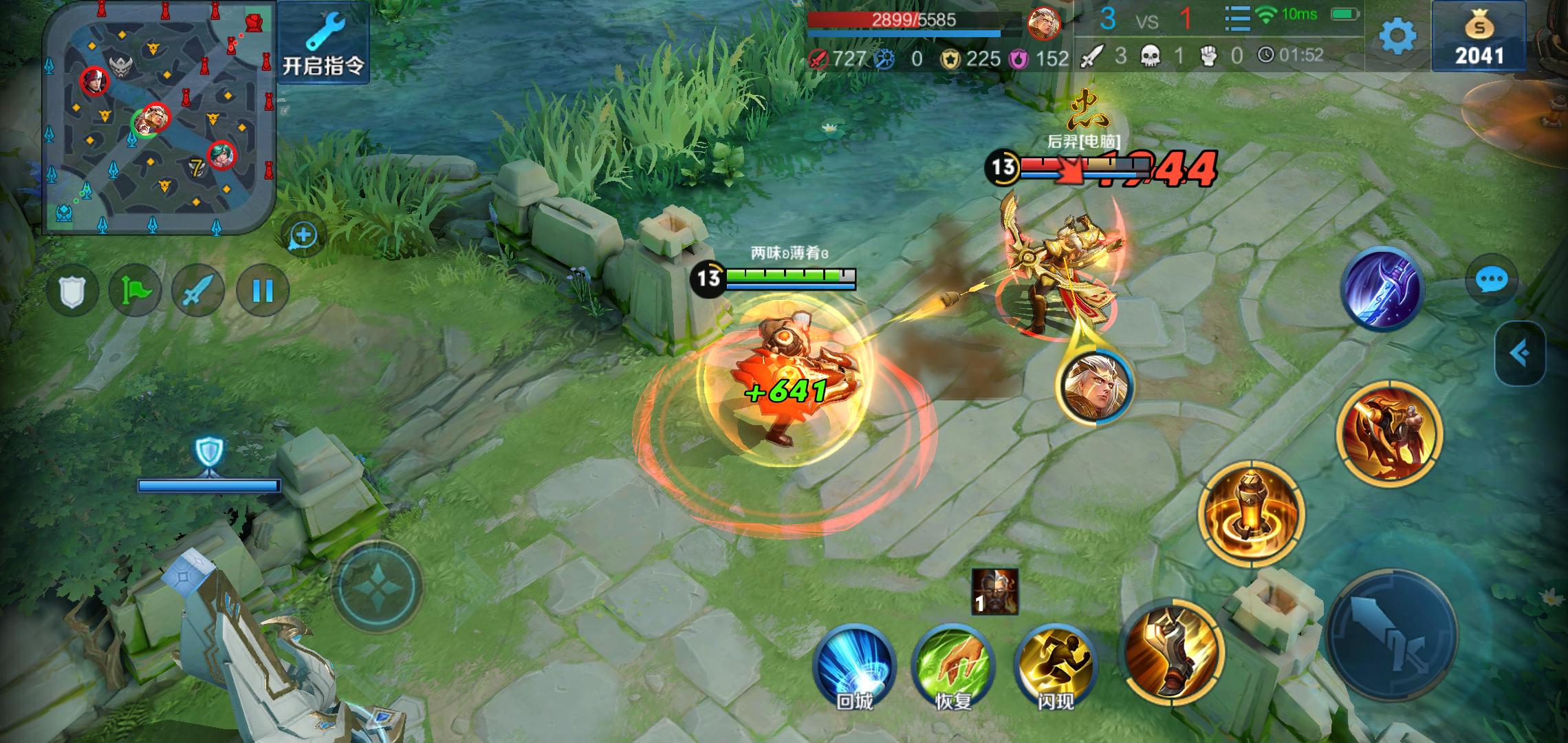This screenshot has height=743, width=1568.
Task: Send the green flag gather signal
Action: tap(135, 291)
